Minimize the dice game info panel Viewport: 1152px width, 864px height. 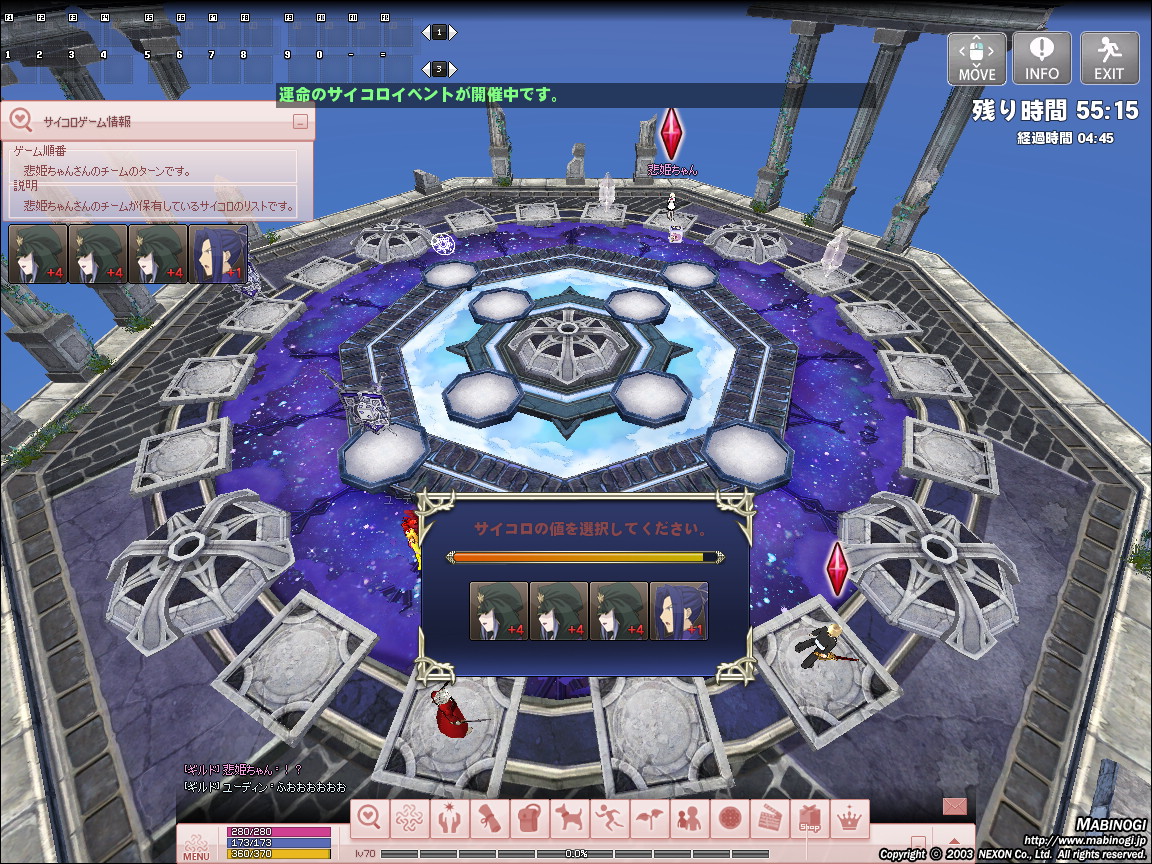pos(300,122)
